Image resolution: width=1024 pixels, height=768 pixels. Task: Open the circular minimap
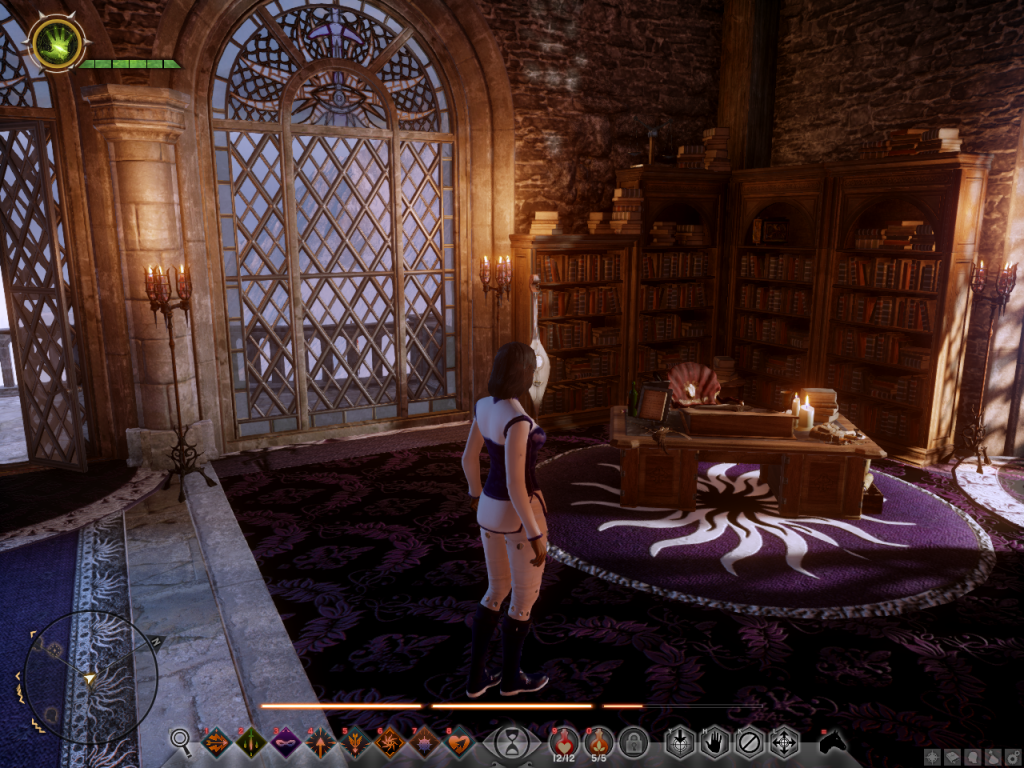point(90,677)
